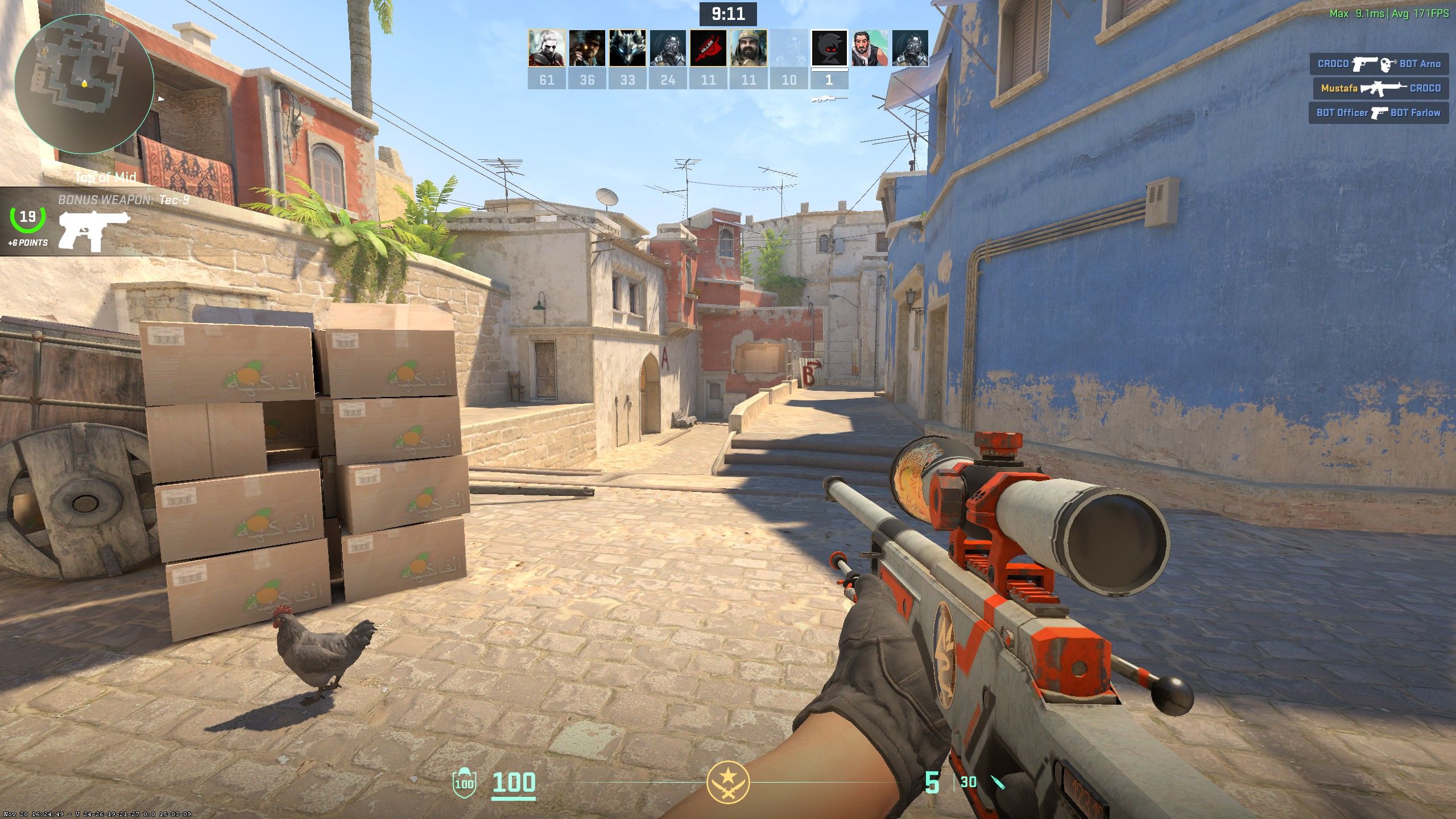This screenshot has width=1456, height=819.
Task: Click the turbaned bearded man avatar
Action: point(748,48)
